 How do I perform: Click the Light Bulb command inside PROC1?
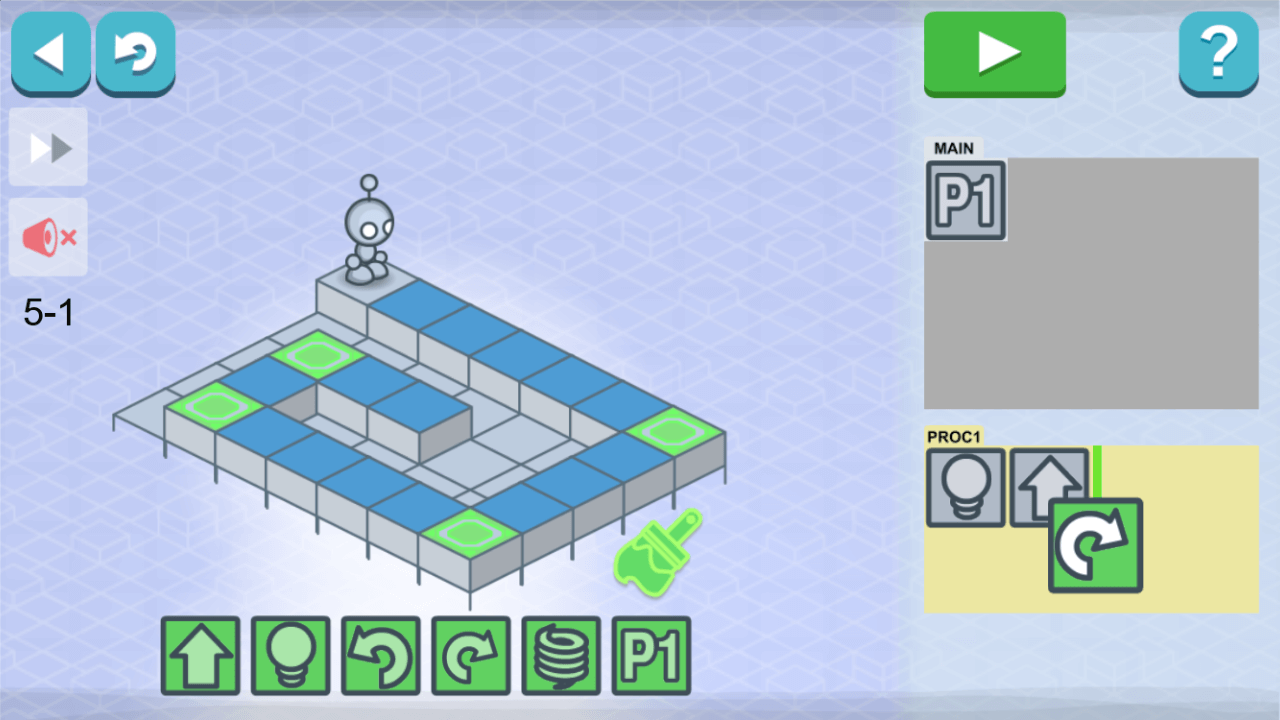pos(965,489)
